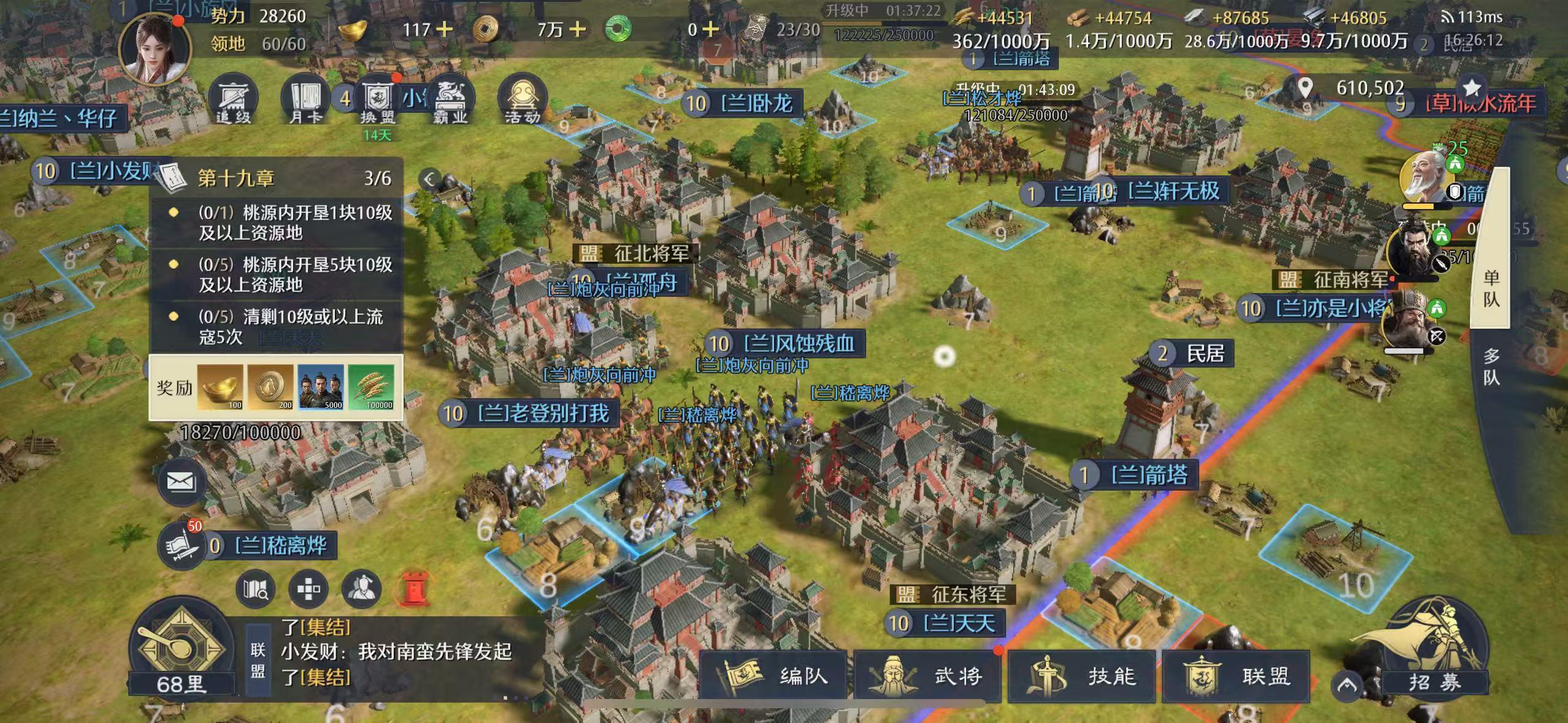Click the 18270/100000 quest progress bar

tap(240, 434)
